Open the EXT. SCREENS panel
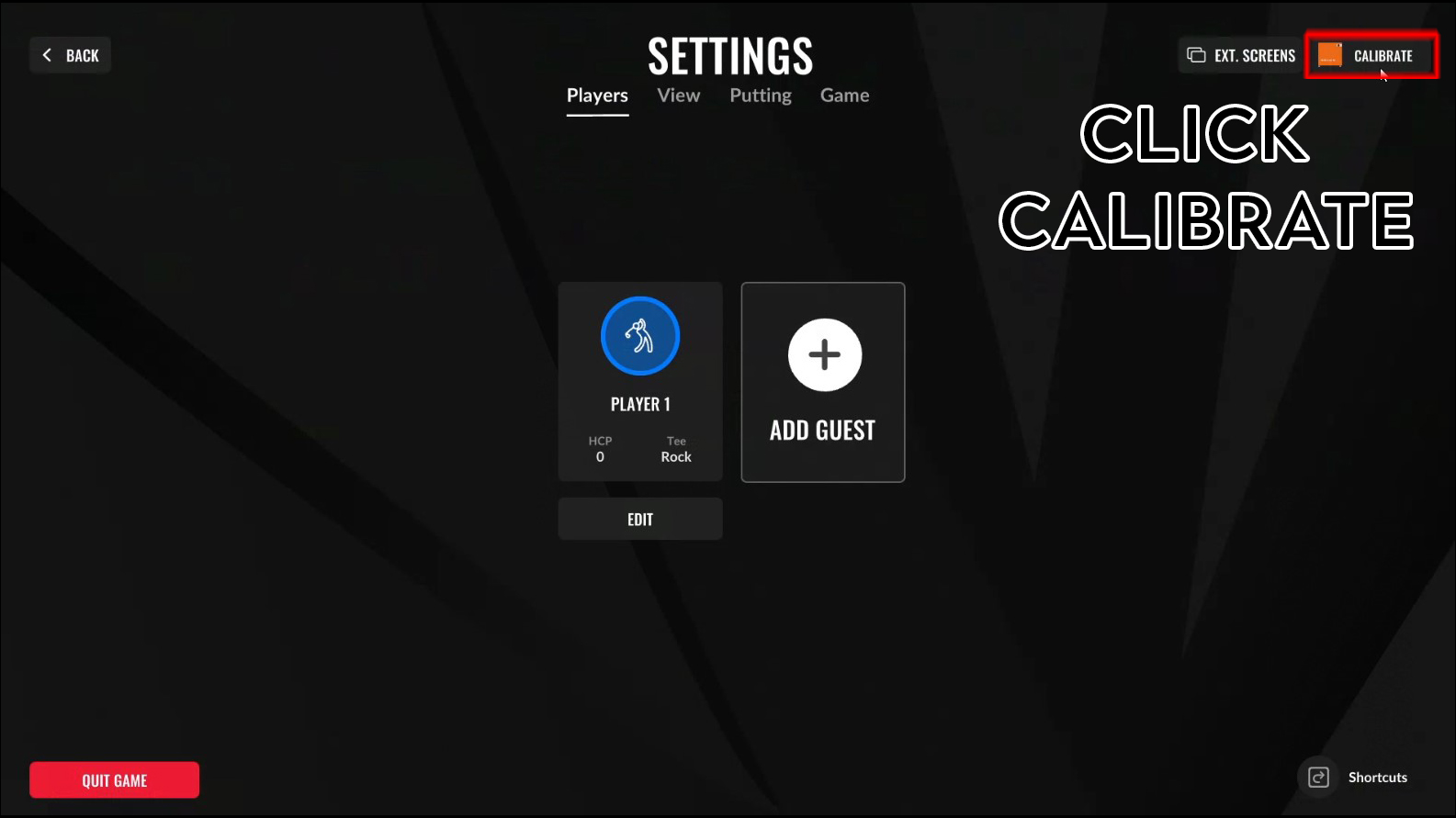Image resolution: width=1456 pixels, height=818 pixels. [x=1240, y=55]
